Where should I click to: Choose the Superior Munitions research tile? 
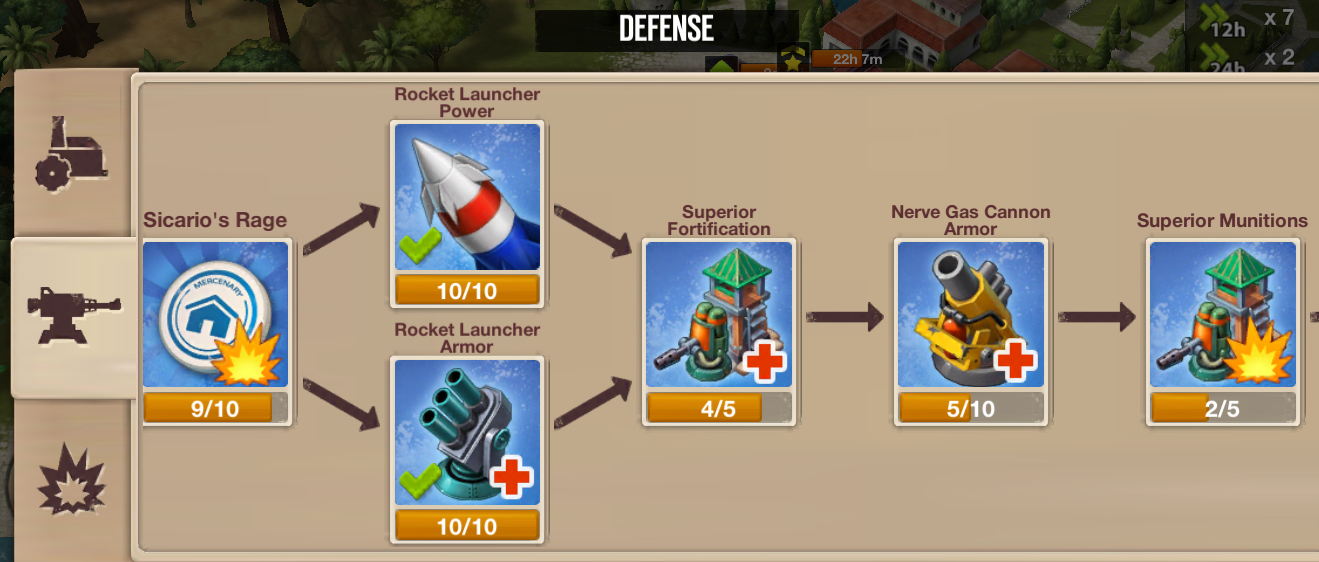coord(1222,315)
